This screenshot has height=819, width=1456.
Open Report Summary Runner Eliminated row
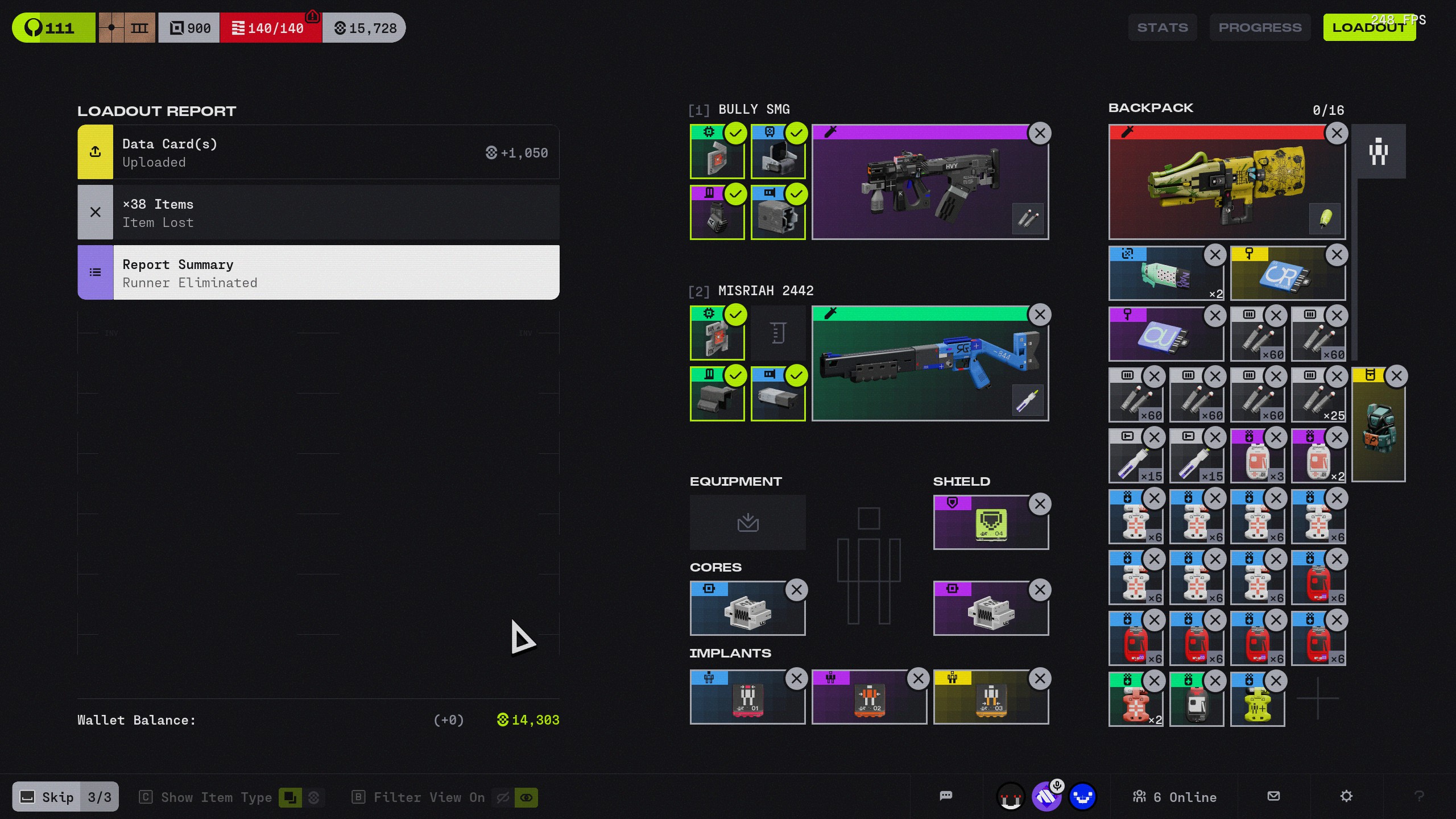318,273
